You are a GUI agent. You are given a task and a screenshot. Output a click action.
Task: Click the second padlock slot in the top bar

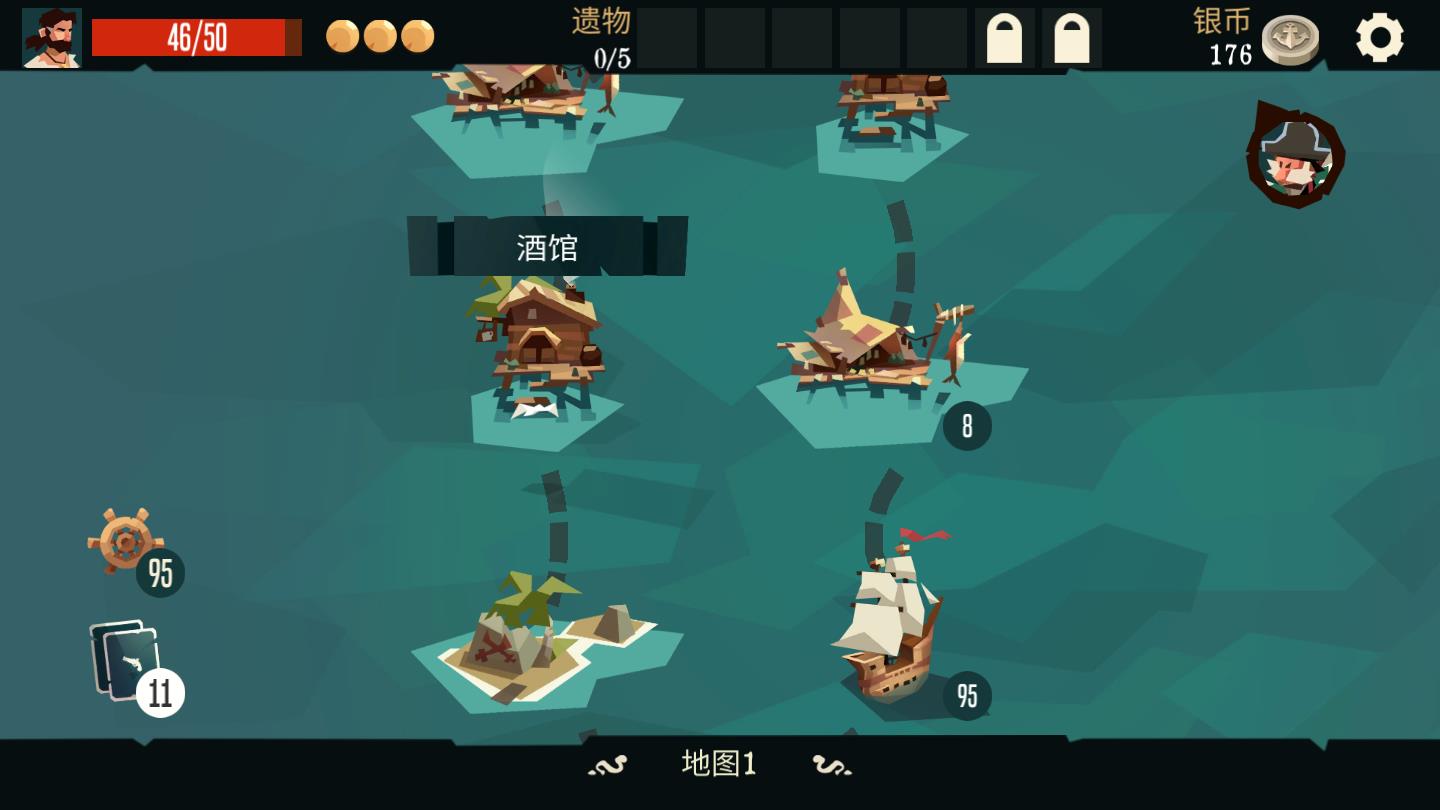[x=1071, y=37]
